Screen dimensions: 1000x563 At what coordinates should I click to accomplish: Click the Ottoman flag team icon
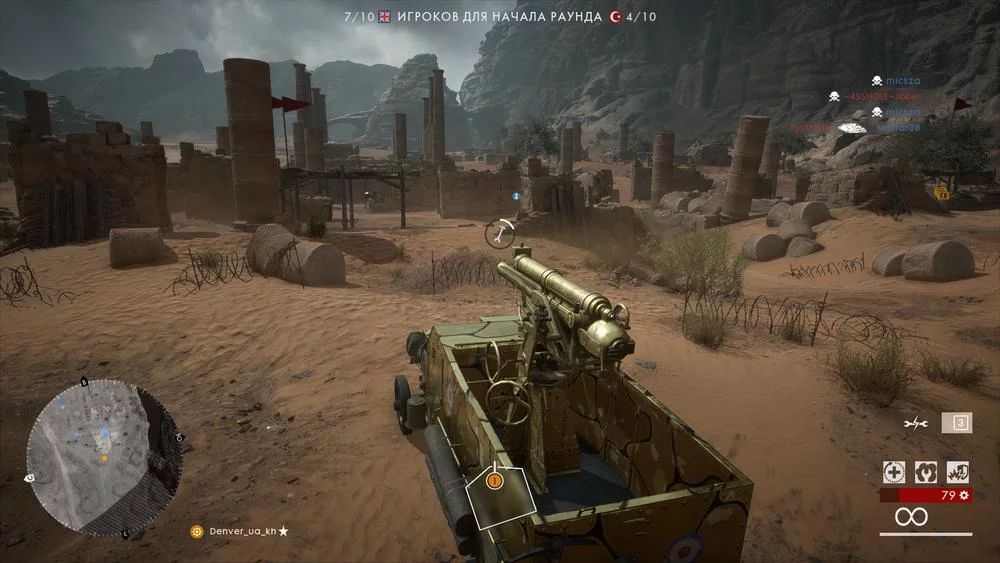[x=615, y=17]
